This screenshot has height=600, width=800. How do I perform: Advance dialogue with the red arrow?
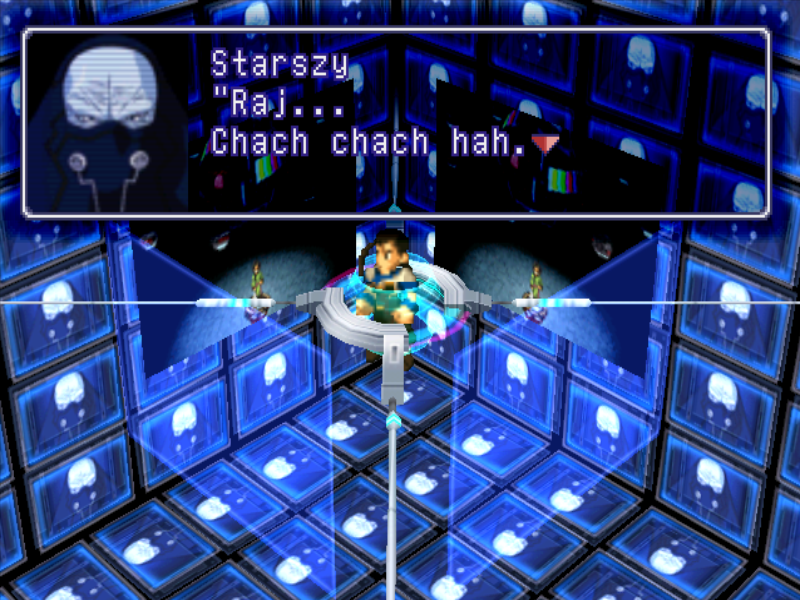pos(545,144)
